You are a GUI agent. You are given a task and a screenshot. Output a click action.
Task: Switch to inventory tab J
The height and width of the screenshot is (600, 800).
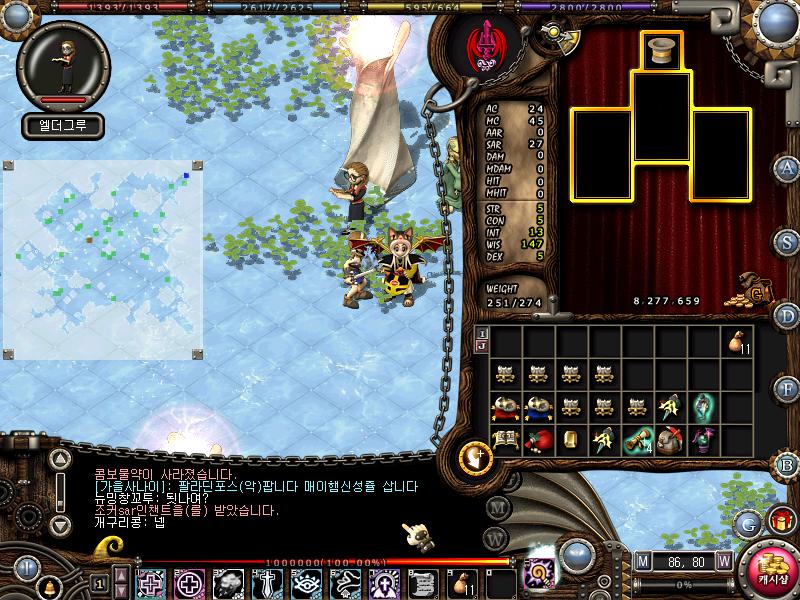click(482, 346)
